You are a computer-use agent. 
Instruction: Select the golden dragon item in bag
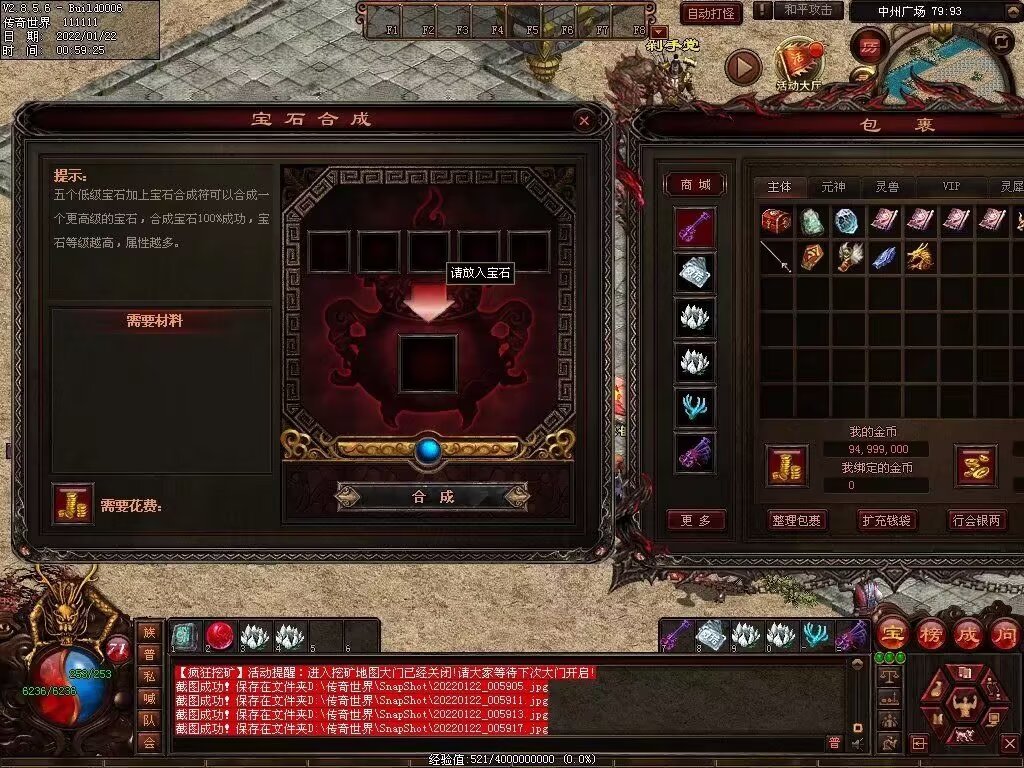[920, 257]
